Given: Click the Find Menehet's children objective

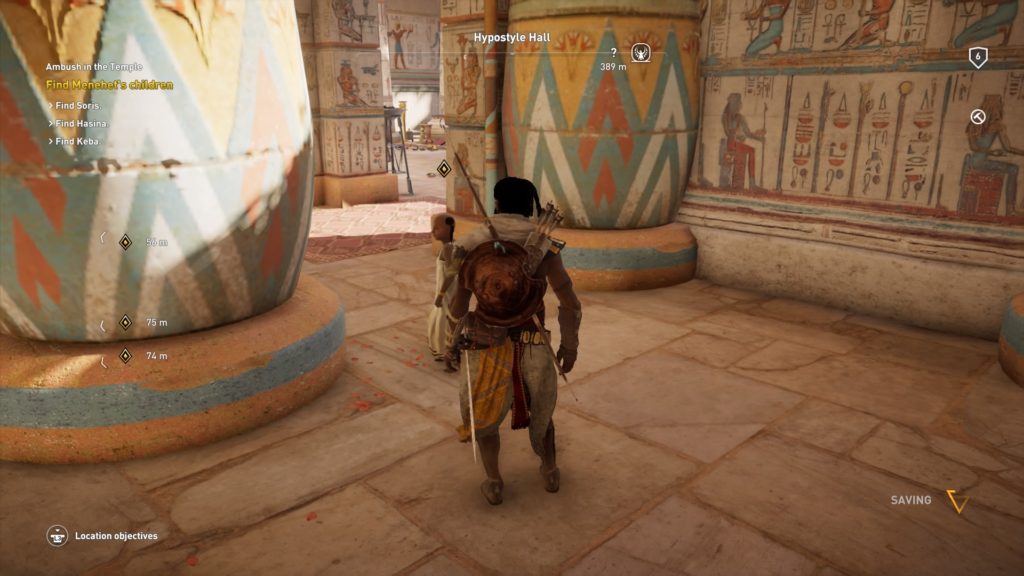Looking at the screenshot, I should [109, 85].
